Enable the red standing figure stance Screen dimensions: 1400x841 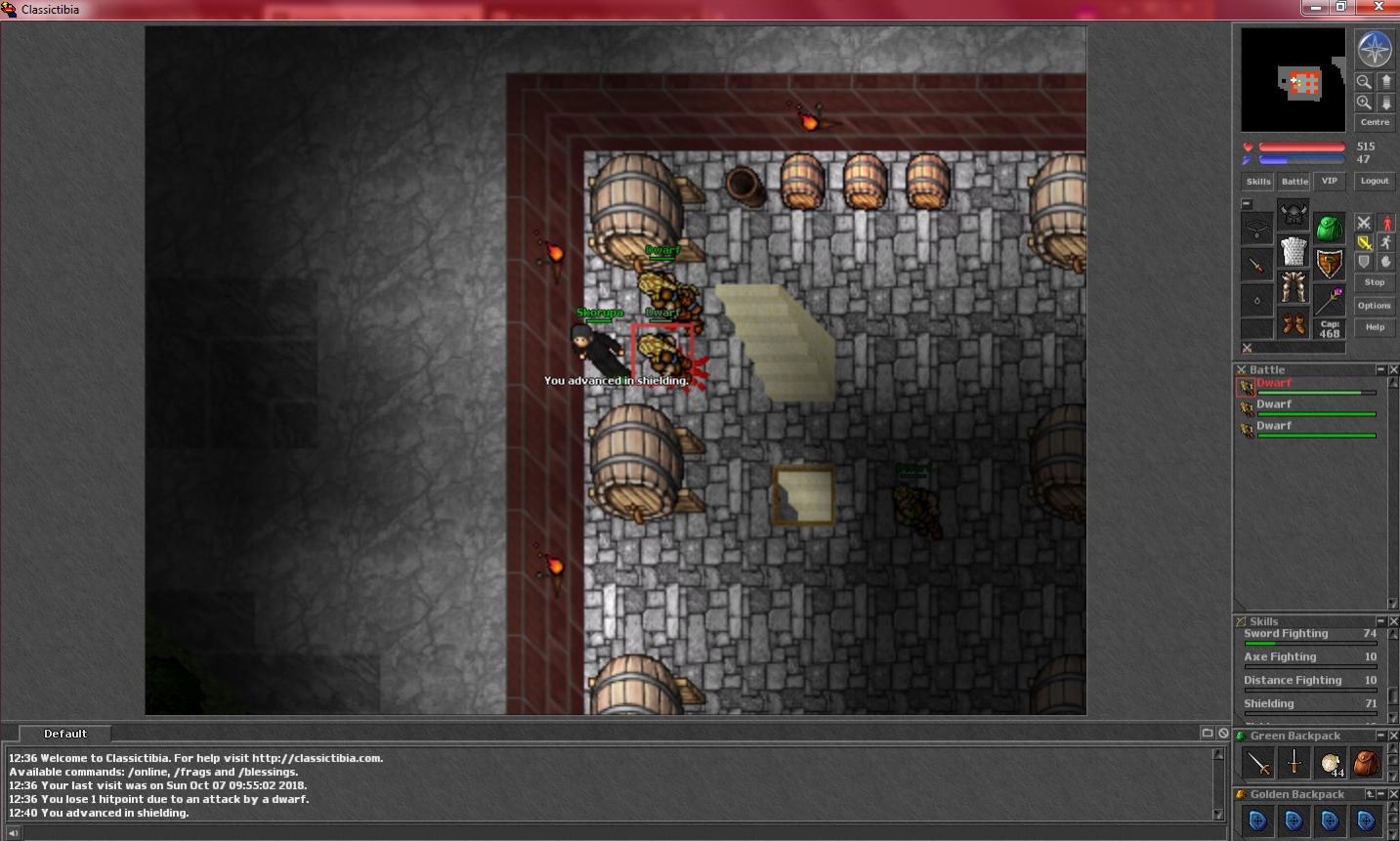[1385, 224]
